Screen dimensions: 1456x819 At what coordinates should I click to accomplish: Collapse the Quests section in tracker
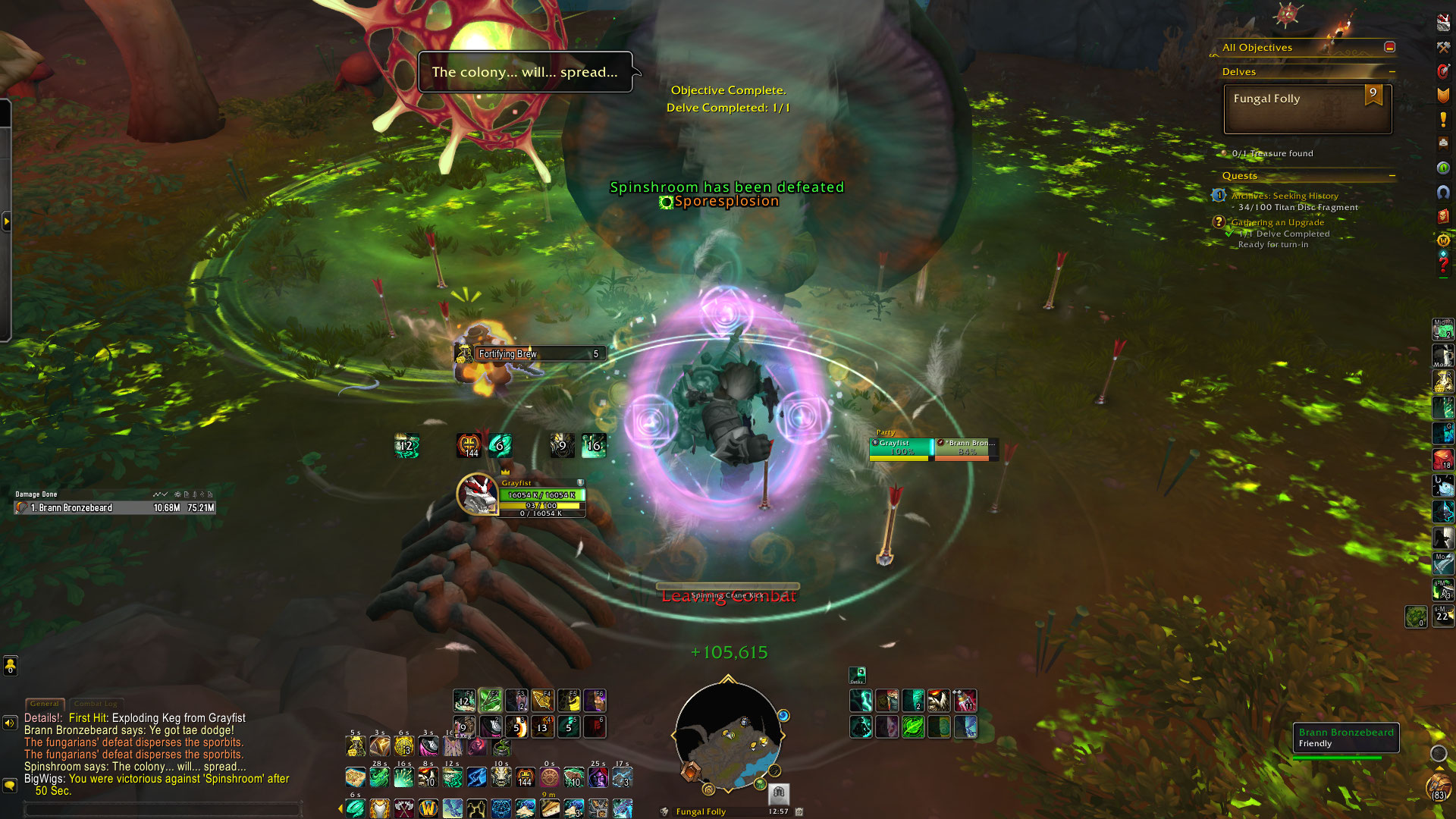click(1392, 176)
